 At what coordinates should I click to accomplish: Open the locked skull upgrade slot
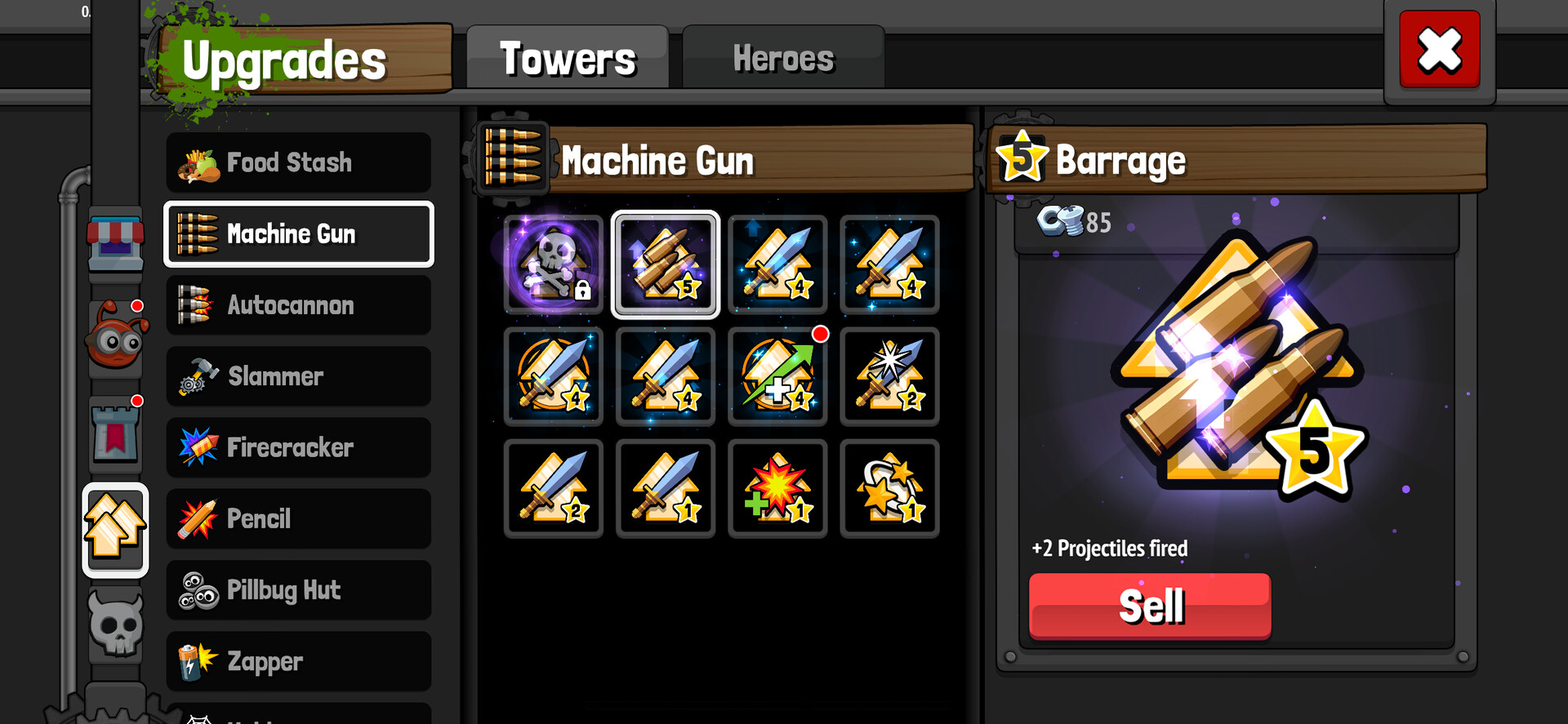click(x=553, y=264)
